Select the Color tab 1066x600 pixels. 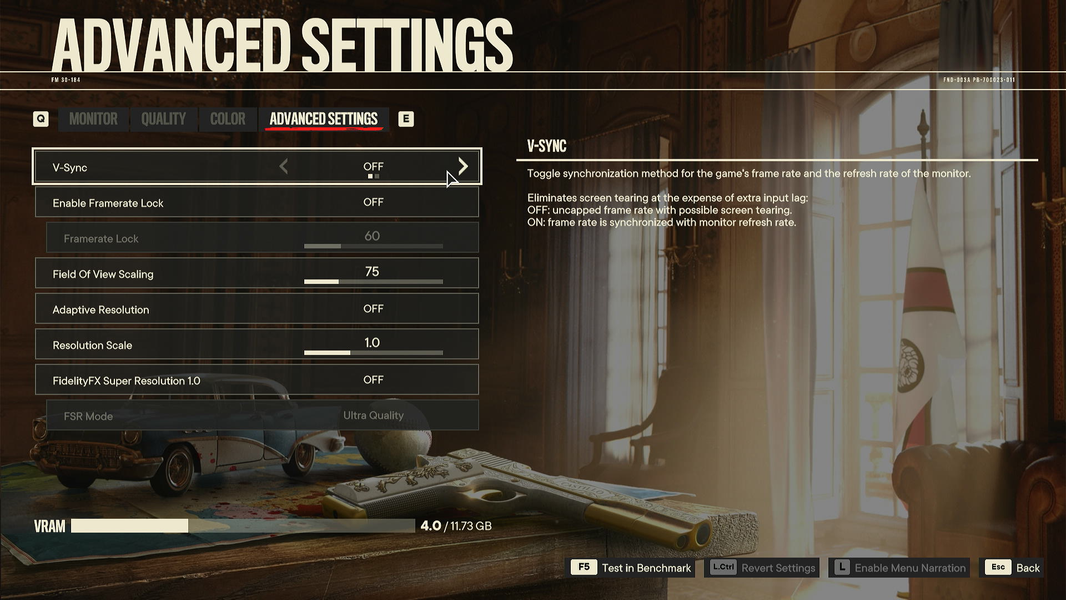pos(227,119)
